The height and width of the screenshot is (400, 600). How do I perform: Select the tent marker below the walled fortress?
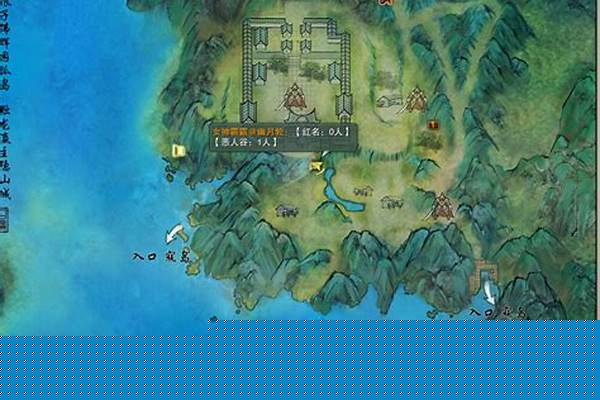tap(295, 98)
